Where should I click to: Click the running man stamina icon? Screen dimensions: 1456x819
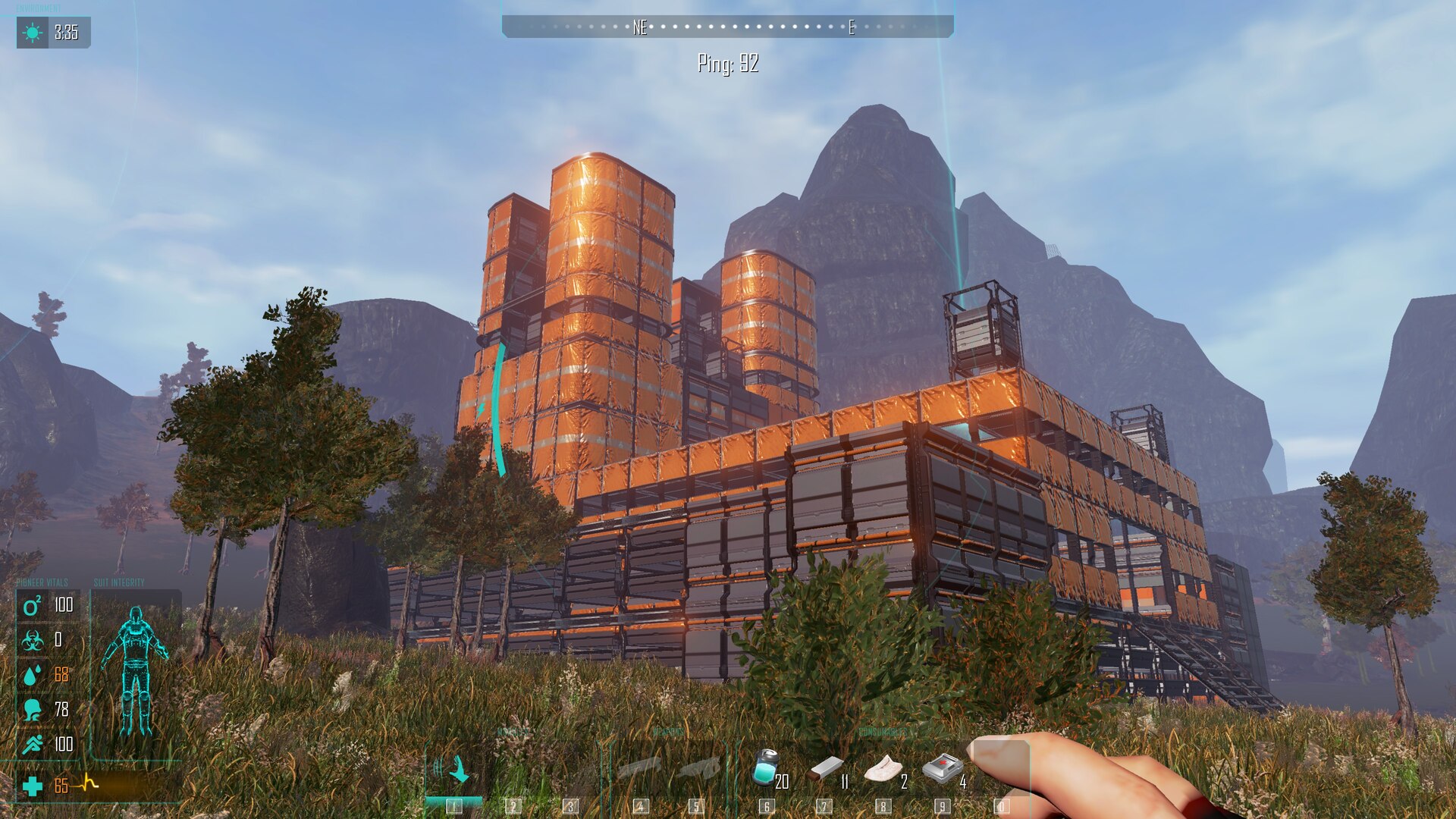point(32,745)
